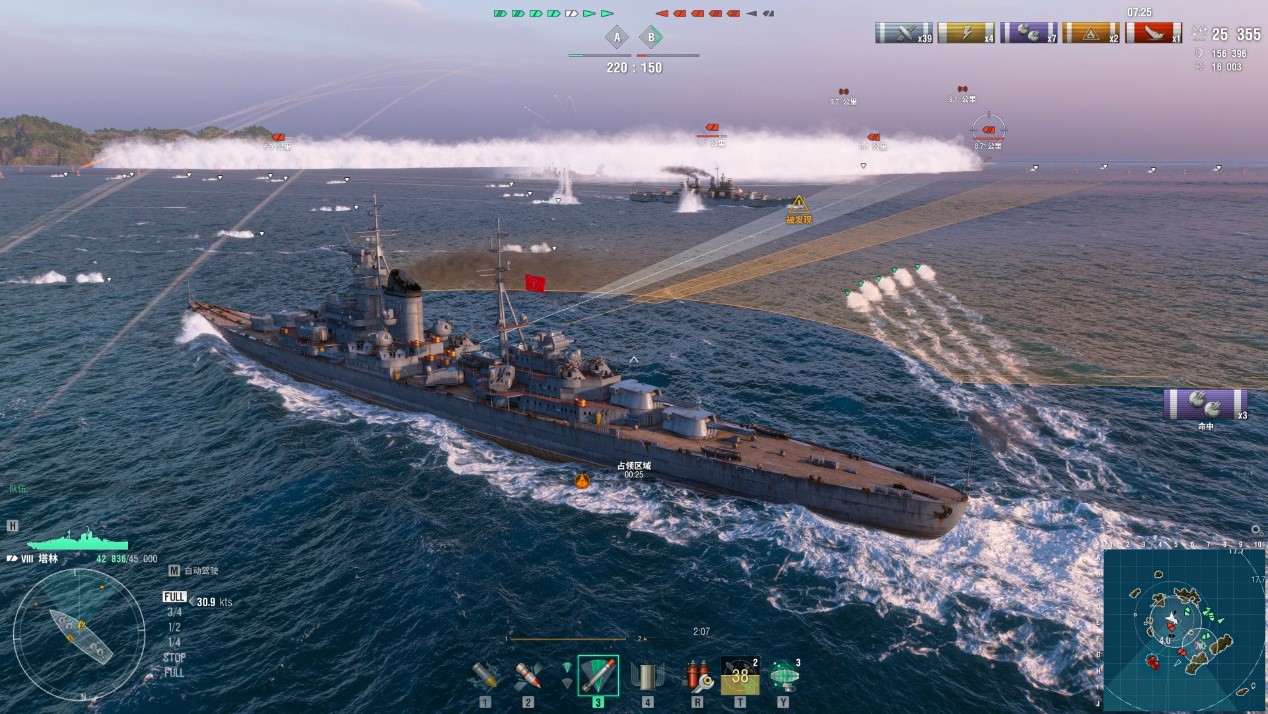This screenshot has width=1268, height=714.
Task: Click the main battery hits ribbon x39
Action: pos(903,33)
